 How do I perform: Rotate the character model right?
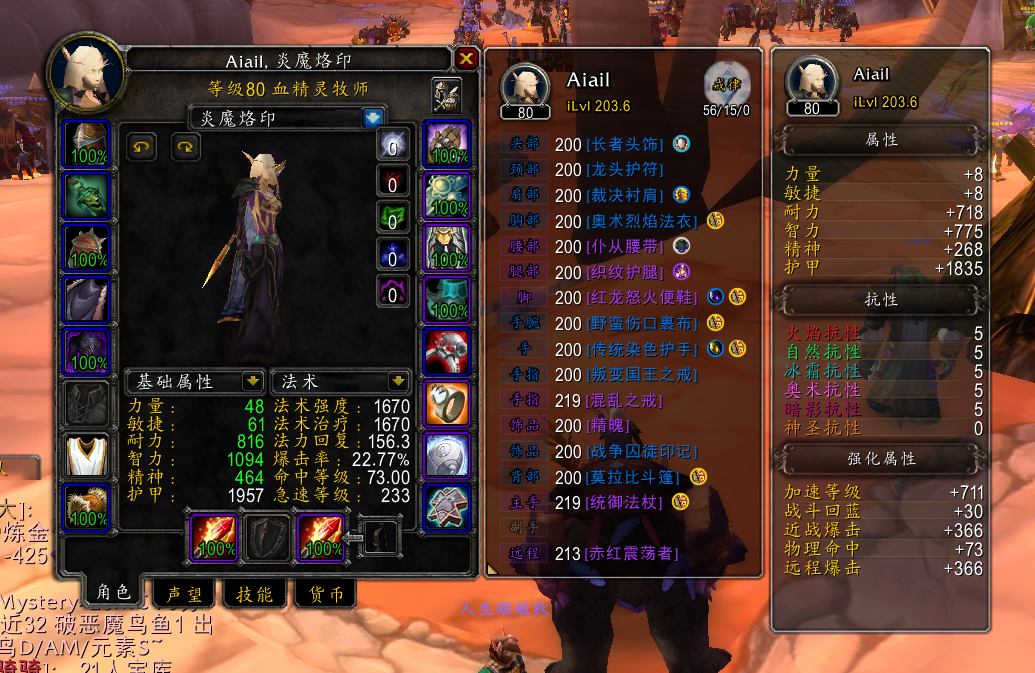point(185,147)
